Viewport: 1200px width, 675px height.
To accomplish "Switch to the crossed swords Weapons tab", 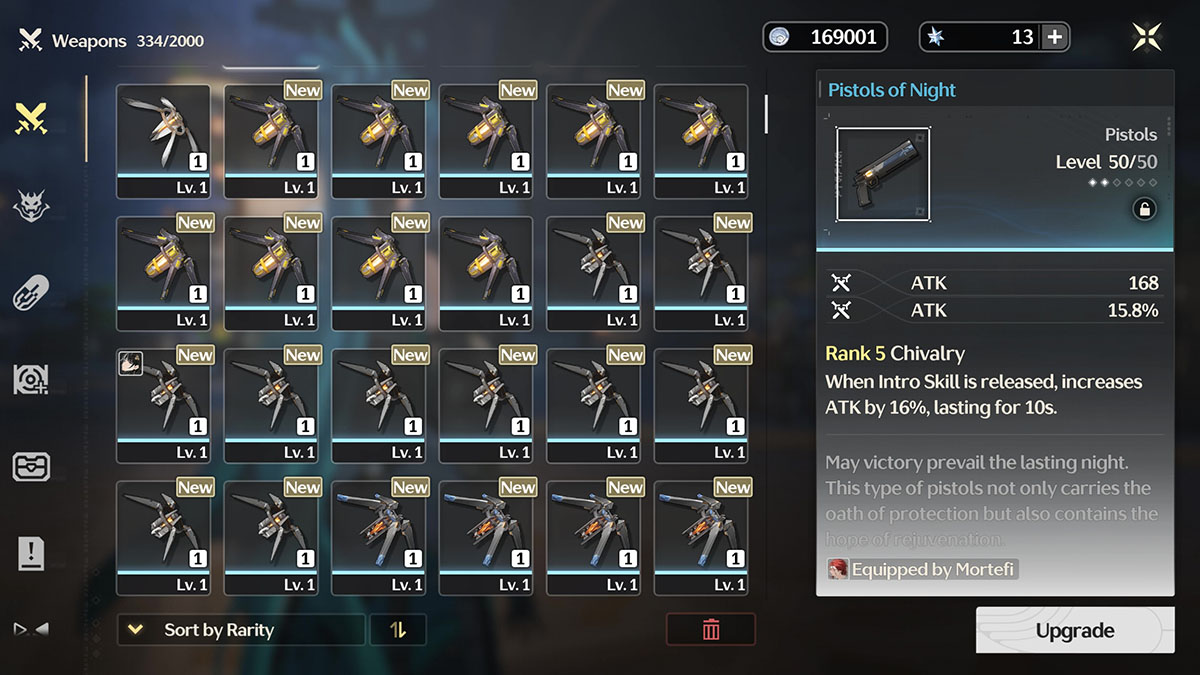I will point(32,119).
